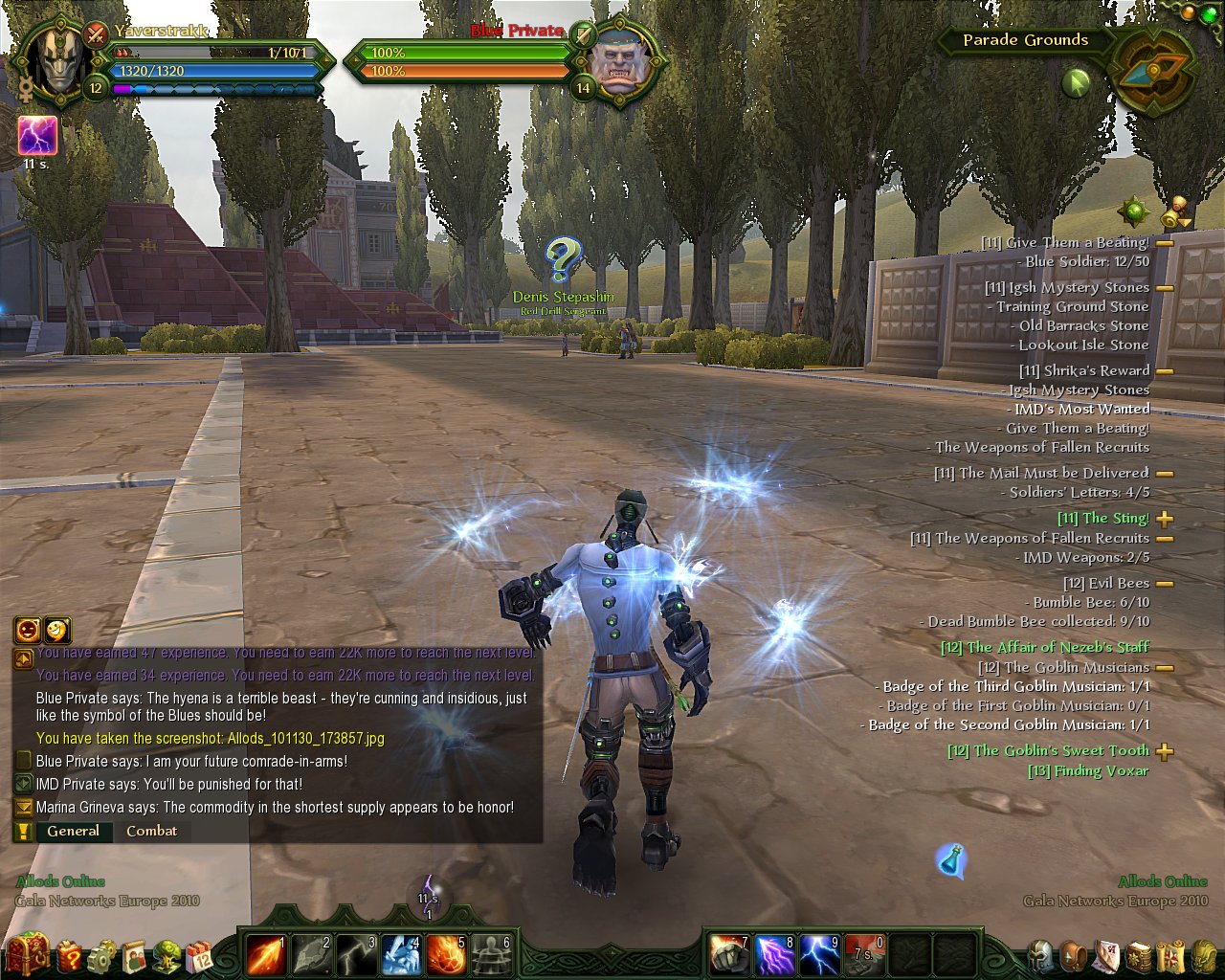Open the gears settings icon
Screen dimensions: 1225x980
101,955
